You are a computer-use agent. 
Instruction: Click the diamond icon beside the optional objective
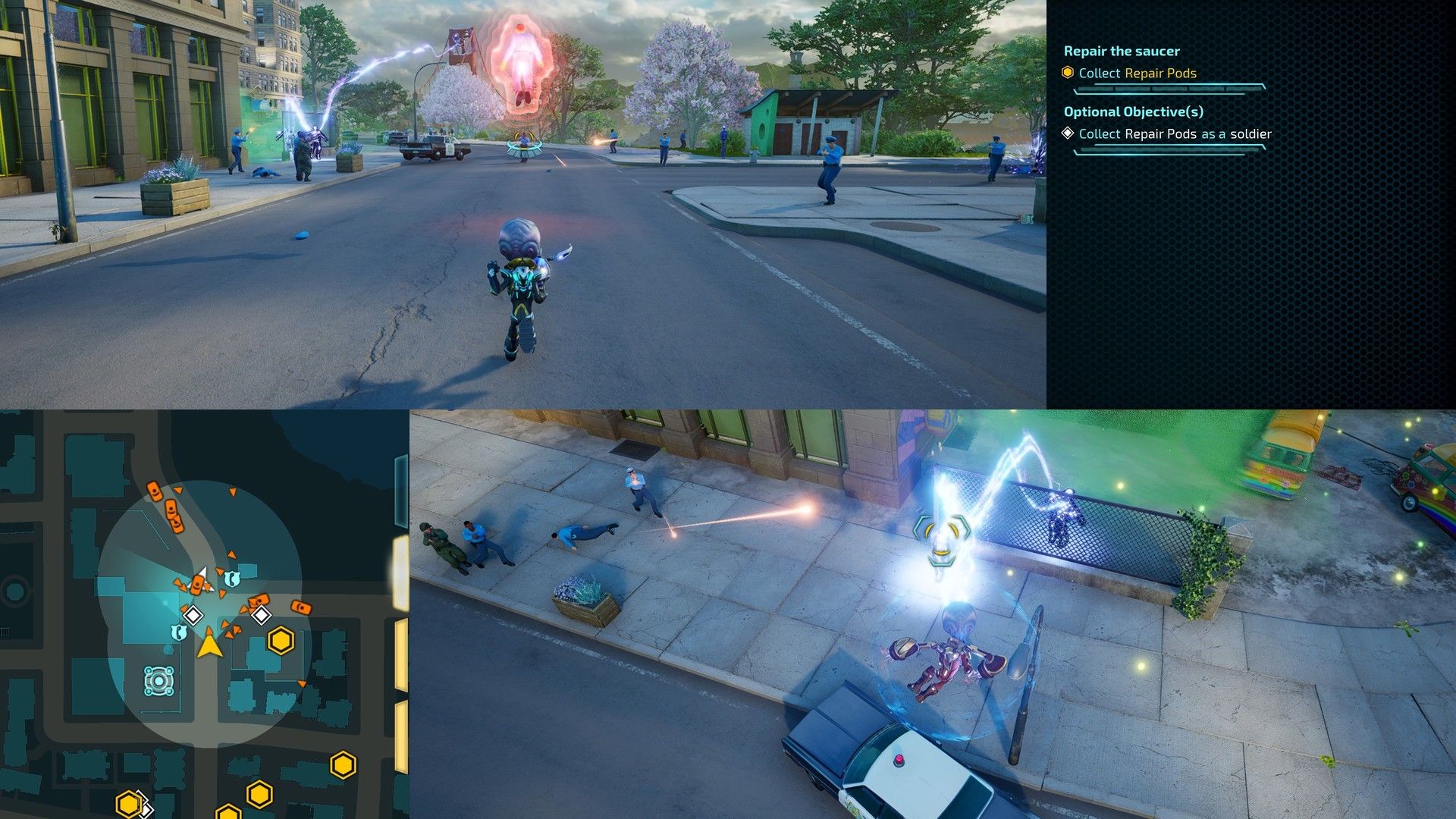pyautogui.click(x=1067, y=133)
